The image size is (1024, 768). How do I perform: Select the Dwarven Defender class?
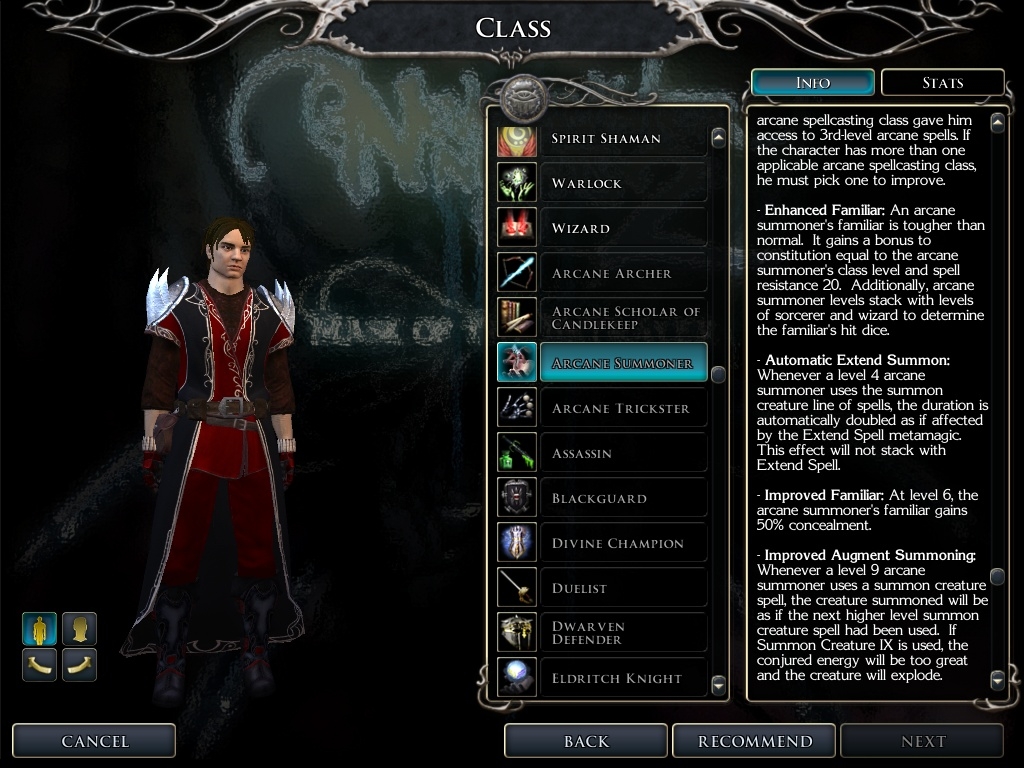[x=605, y=633]
